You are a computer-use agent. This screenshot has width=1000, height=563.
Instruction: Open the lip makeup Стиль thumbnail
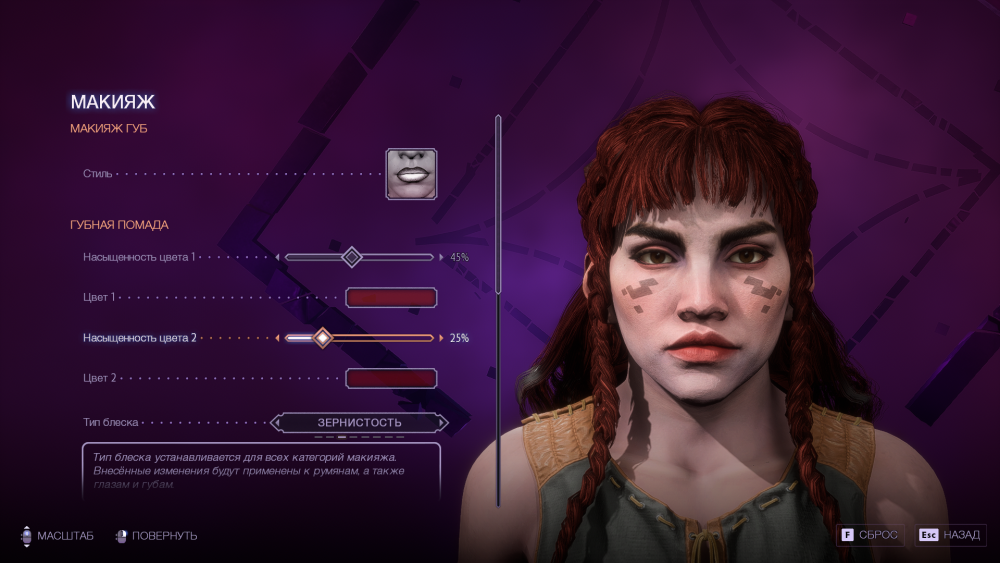click(411, 173)
